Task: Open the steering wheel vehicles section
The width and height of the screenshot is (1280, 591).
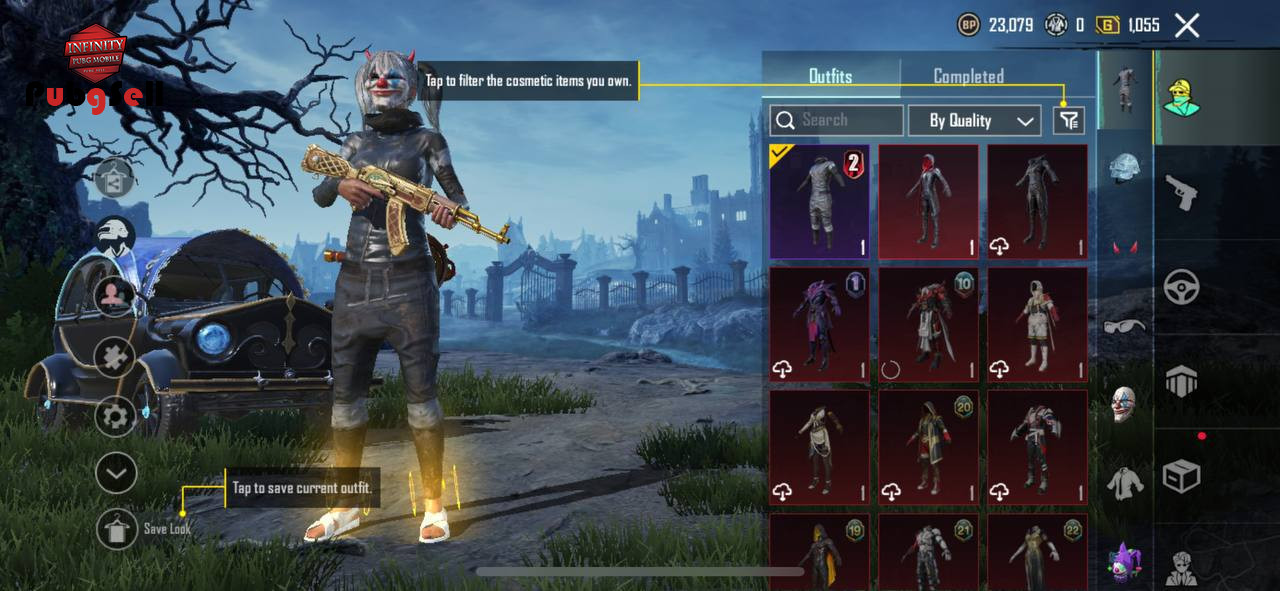Action: pyautogui.click(x=1182, y=288)
